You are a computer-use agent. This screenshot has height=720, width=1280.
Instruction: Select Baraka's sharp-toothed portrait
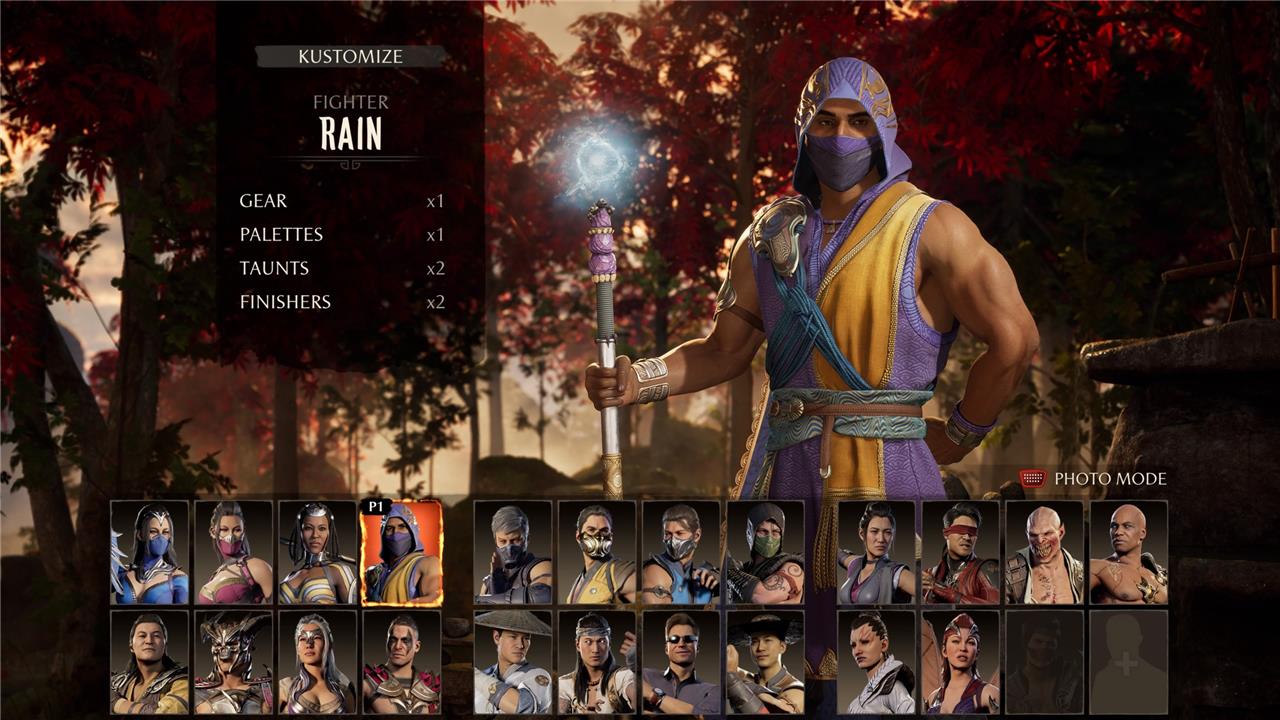click(1044, 552)
